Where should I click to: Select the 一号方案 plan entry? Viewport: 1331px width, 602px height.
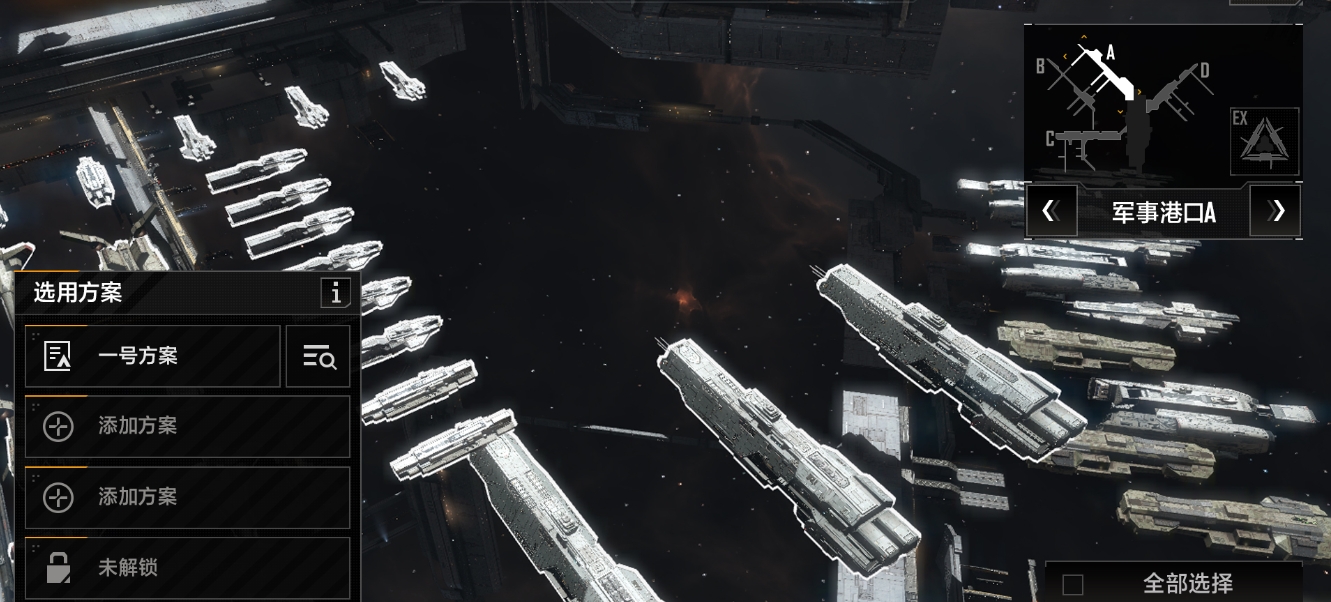(x=152, y=356)
